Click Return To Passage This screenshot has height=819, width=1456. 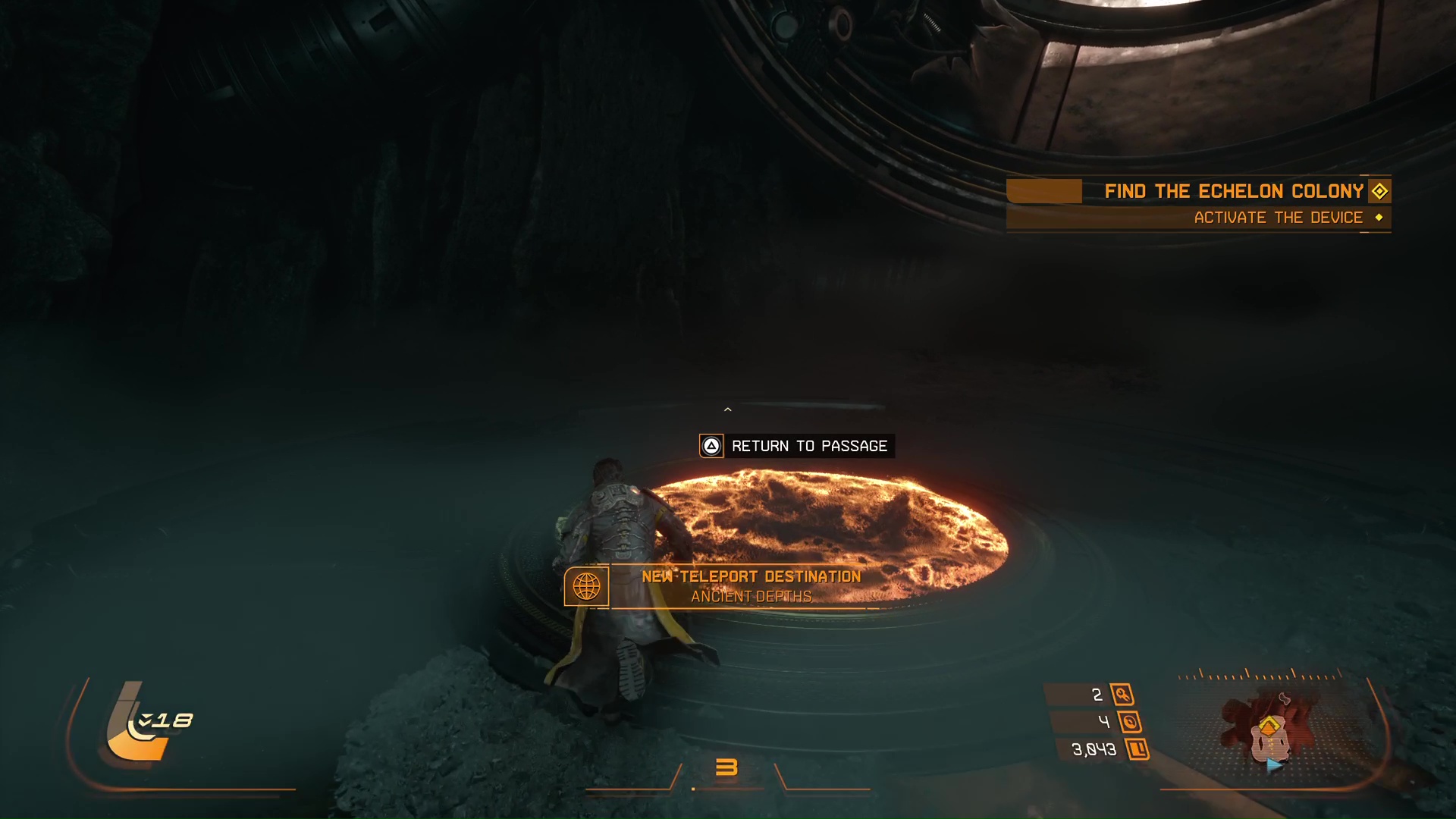(808, 446)
